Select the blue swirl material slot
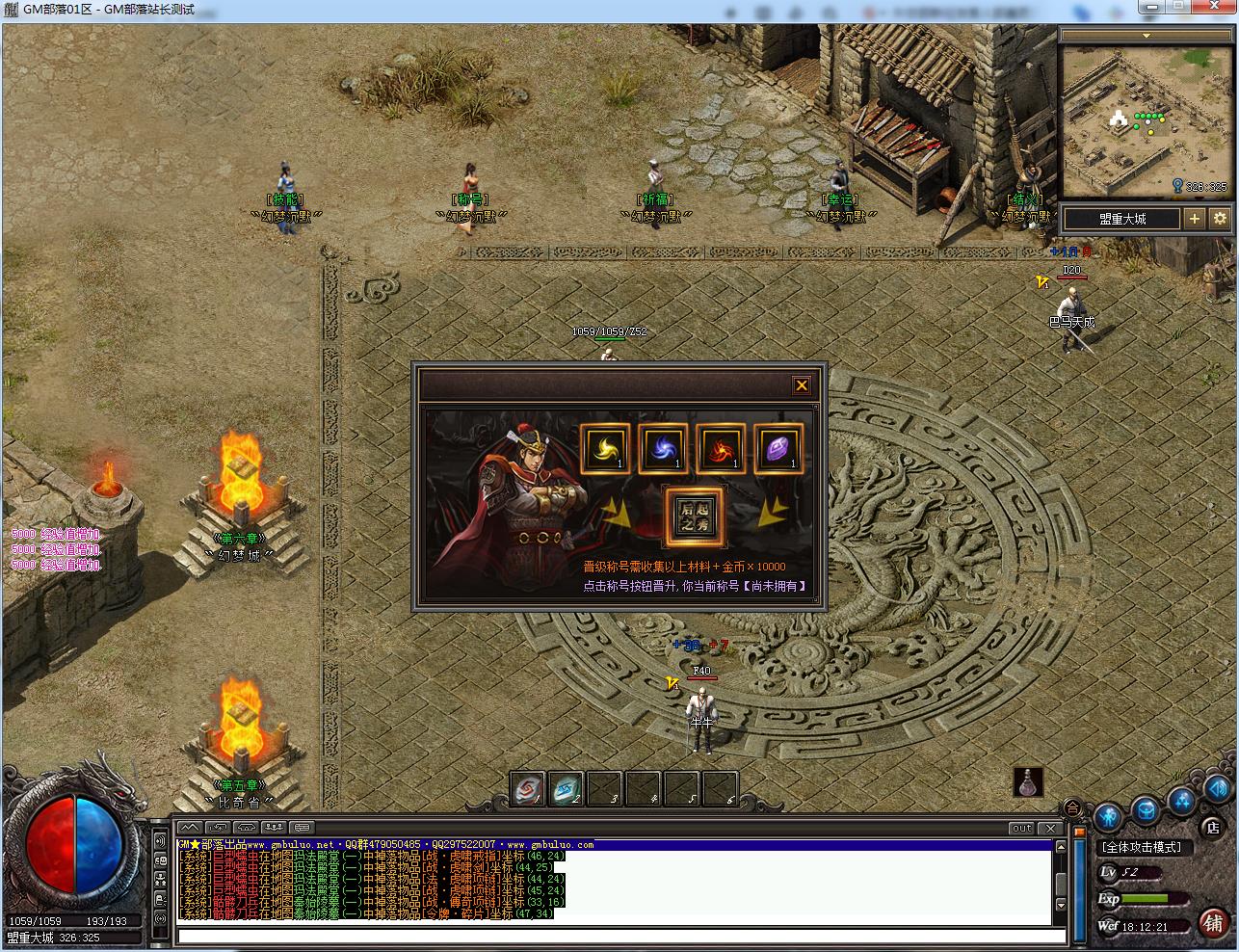The width and height of the screenshot is (1239, 952). 663,448
